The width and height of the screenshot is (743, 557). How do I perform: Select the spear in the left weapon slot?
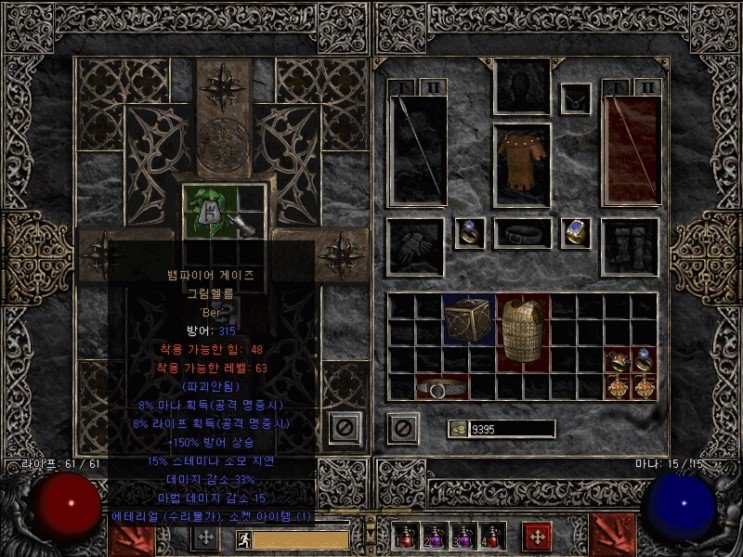click(x=415, y=148)
